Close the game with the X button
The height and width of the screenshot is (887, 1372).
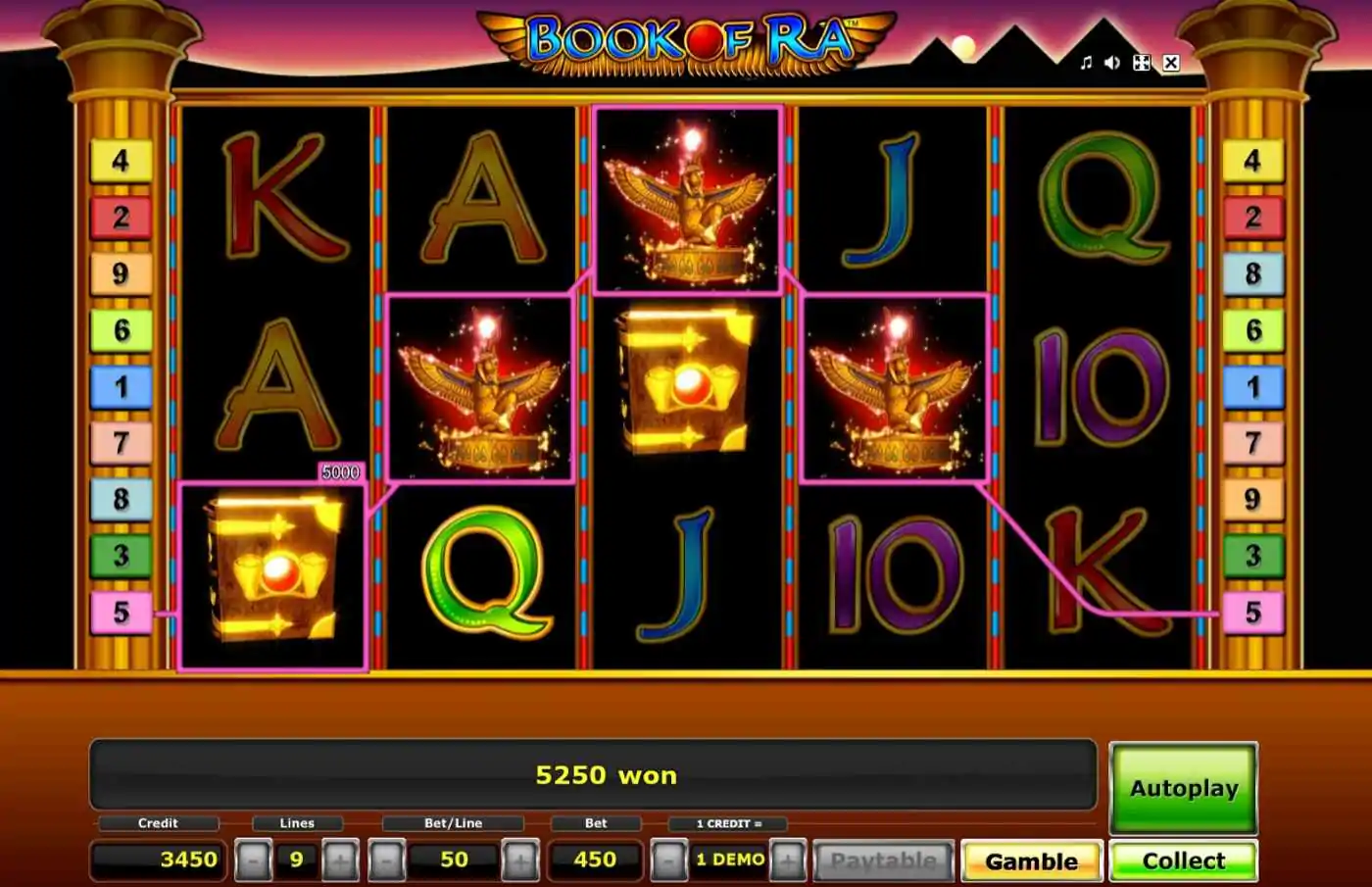pos(1171,63)
